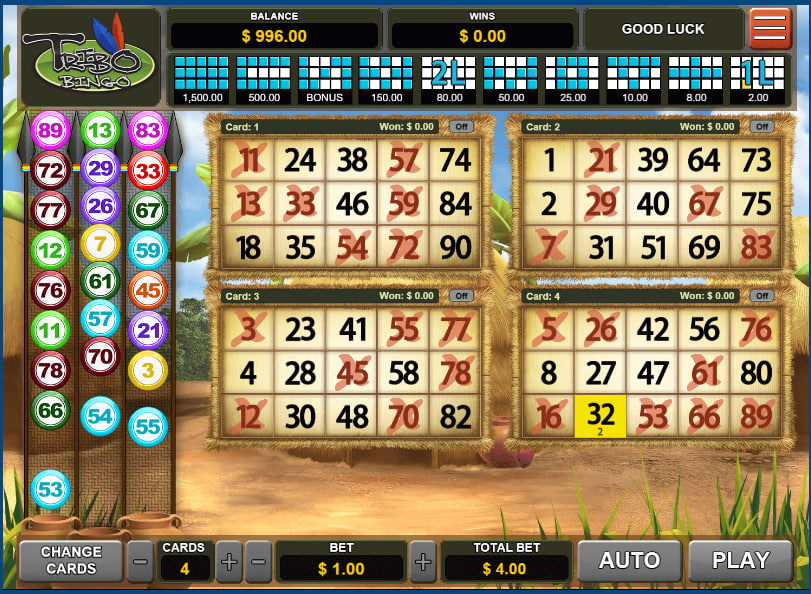
Task: Activate AUTO play mode
Action: tap(628, 561)
